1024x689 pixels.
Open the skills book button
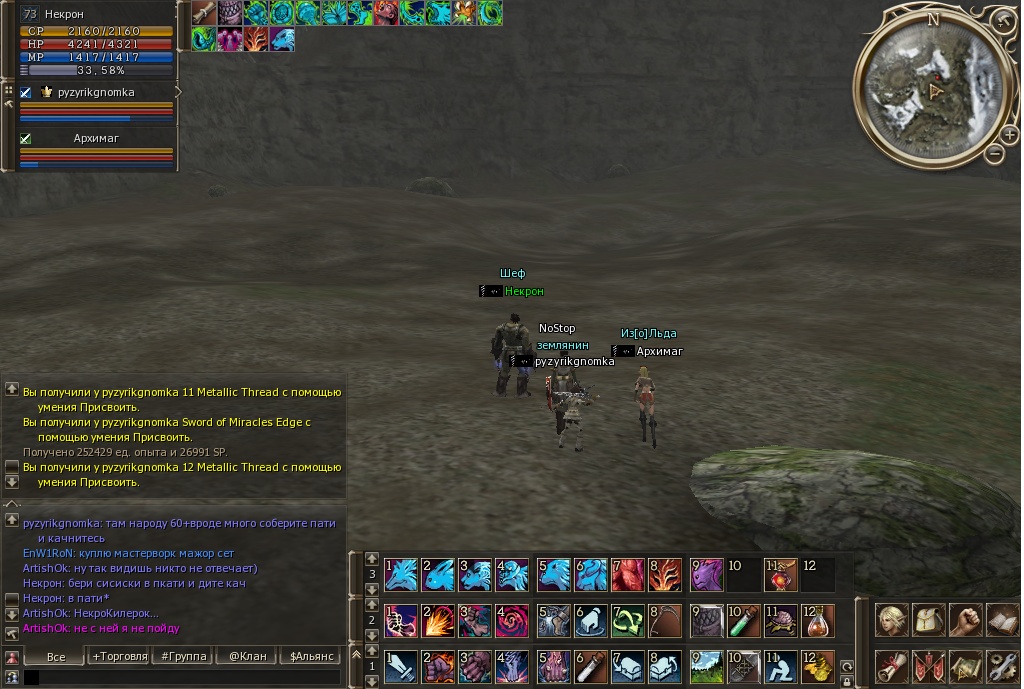1002,620
